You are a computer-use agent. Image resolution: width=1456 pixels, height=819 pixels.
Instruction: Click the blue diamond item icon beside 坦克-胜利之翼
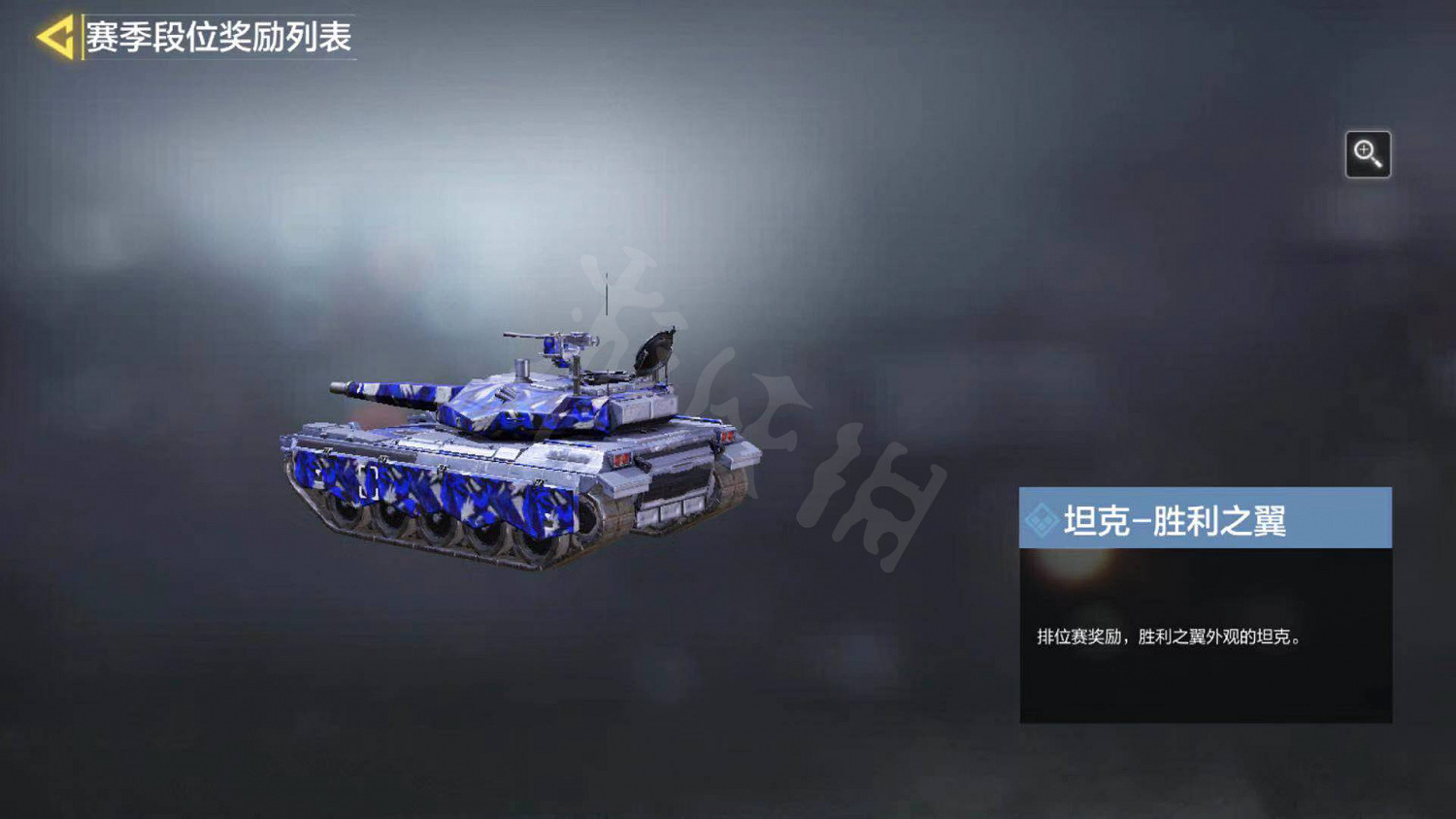[x=1042, y=518]
